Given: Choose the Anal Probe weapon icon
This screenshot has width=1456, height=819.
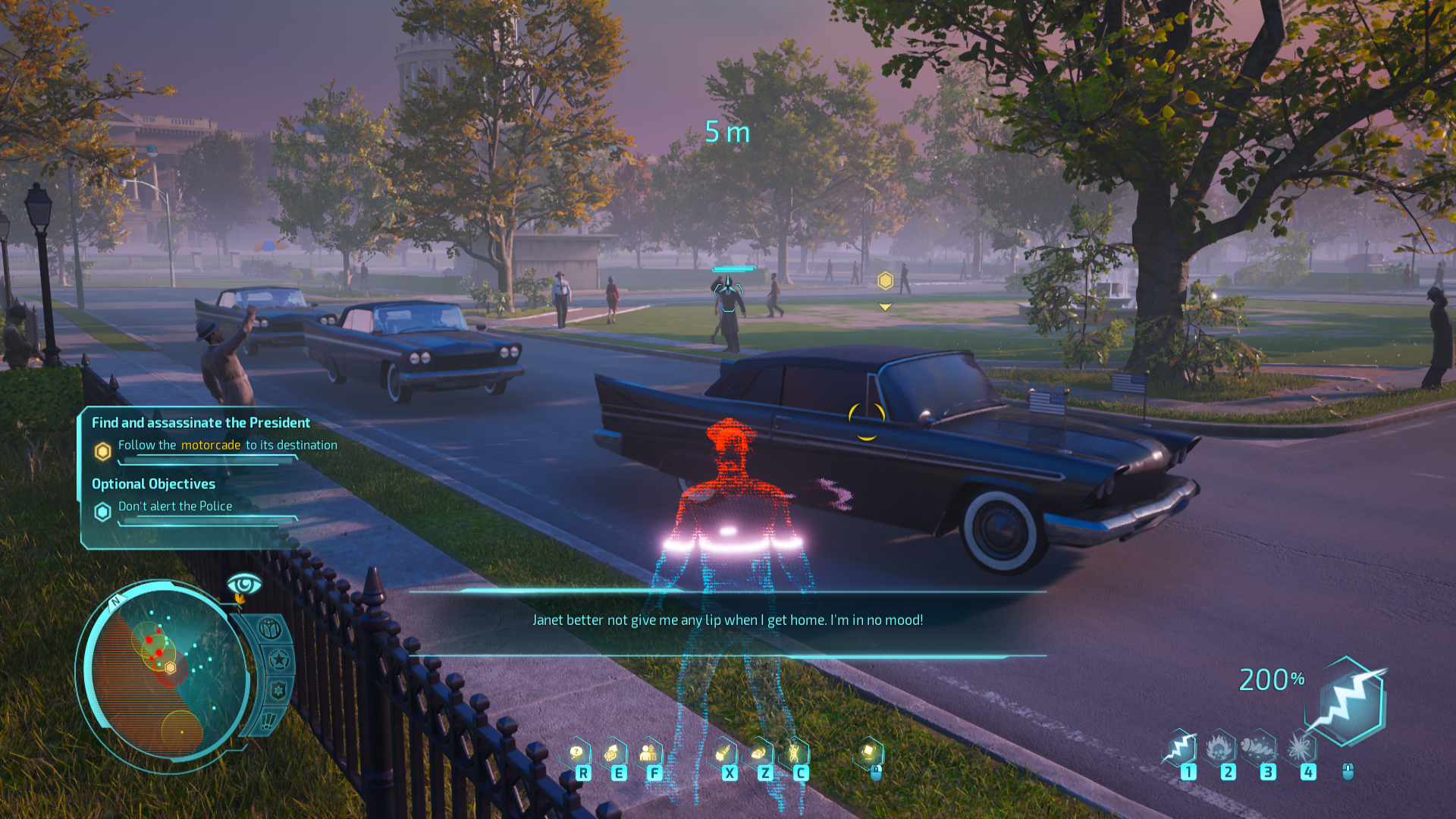Looking at the screenshot, I should (x=1260, y=748).
